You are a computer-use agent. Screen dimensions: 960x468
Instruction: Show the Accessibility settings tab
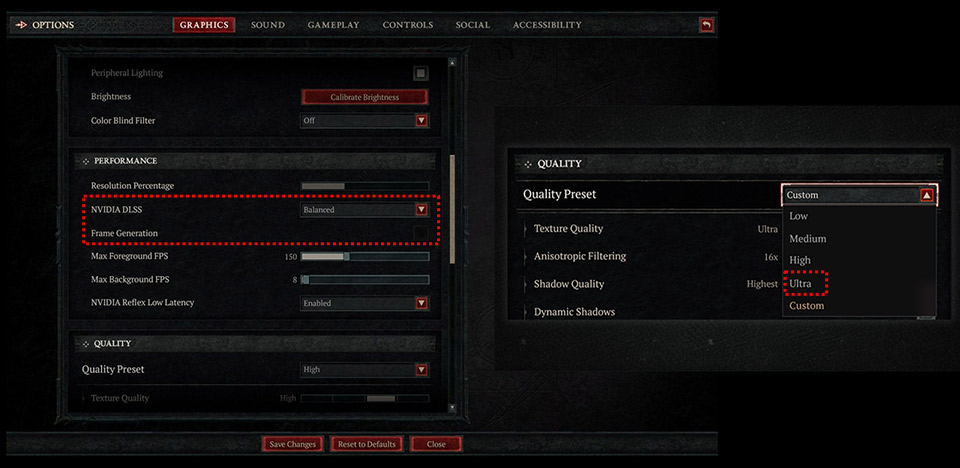(x=547, y=25)
